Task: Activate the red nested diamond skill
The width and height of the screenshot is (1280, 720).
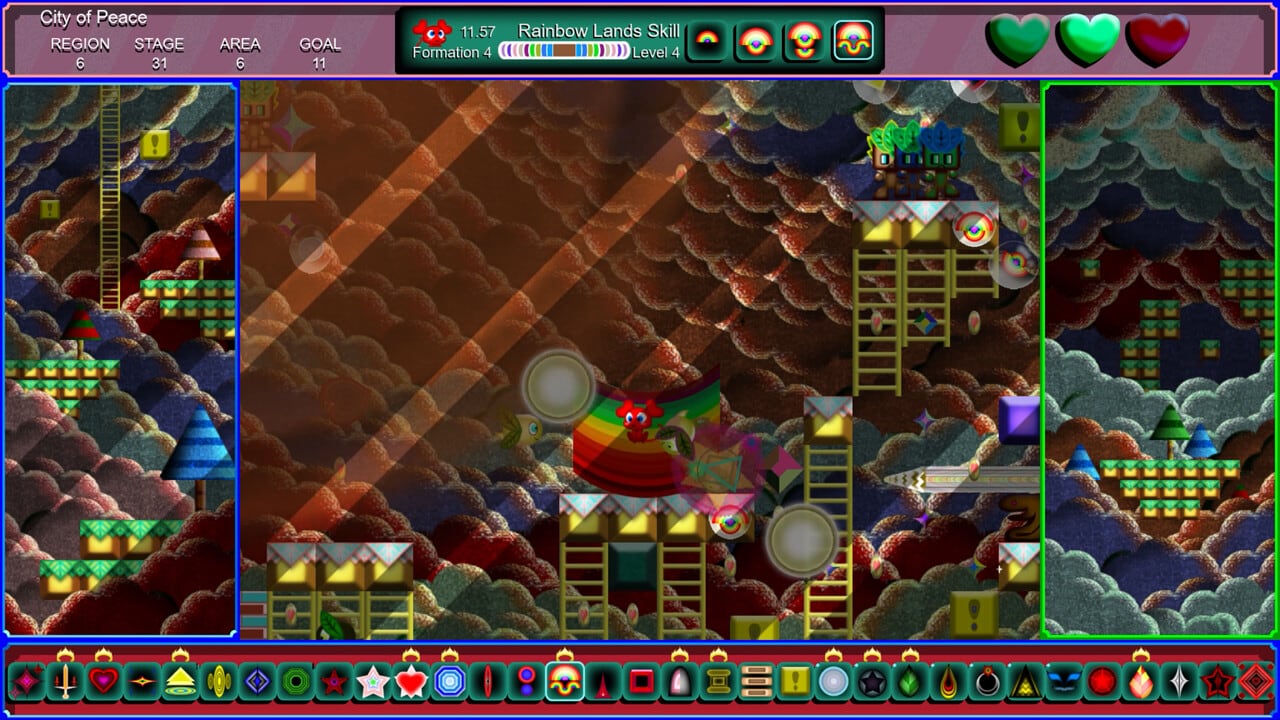Action: click(x=1256, y=682)
